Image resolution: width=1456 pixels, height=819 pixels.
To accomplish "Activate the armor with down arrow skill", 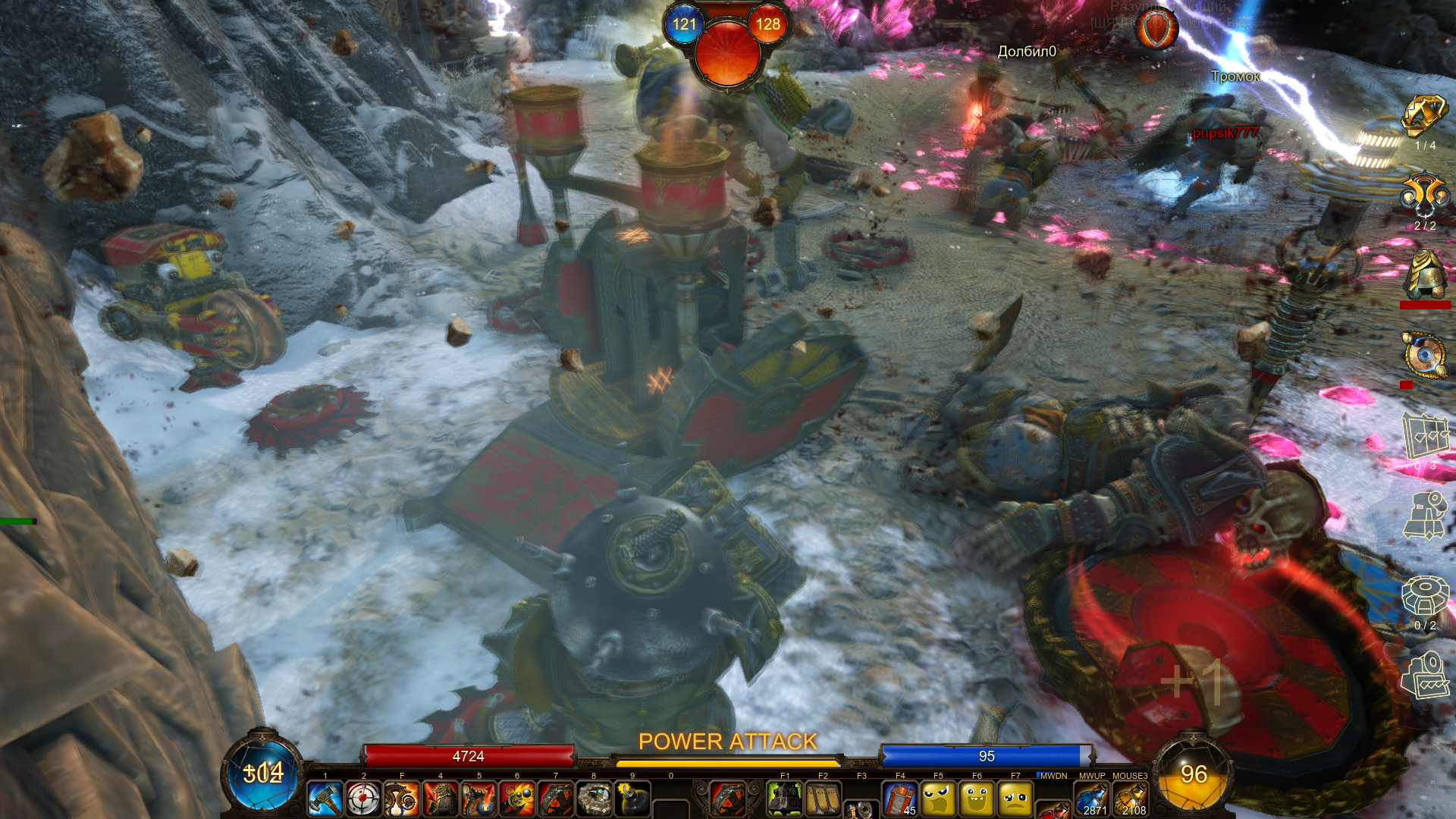I will tap(440, 799).
